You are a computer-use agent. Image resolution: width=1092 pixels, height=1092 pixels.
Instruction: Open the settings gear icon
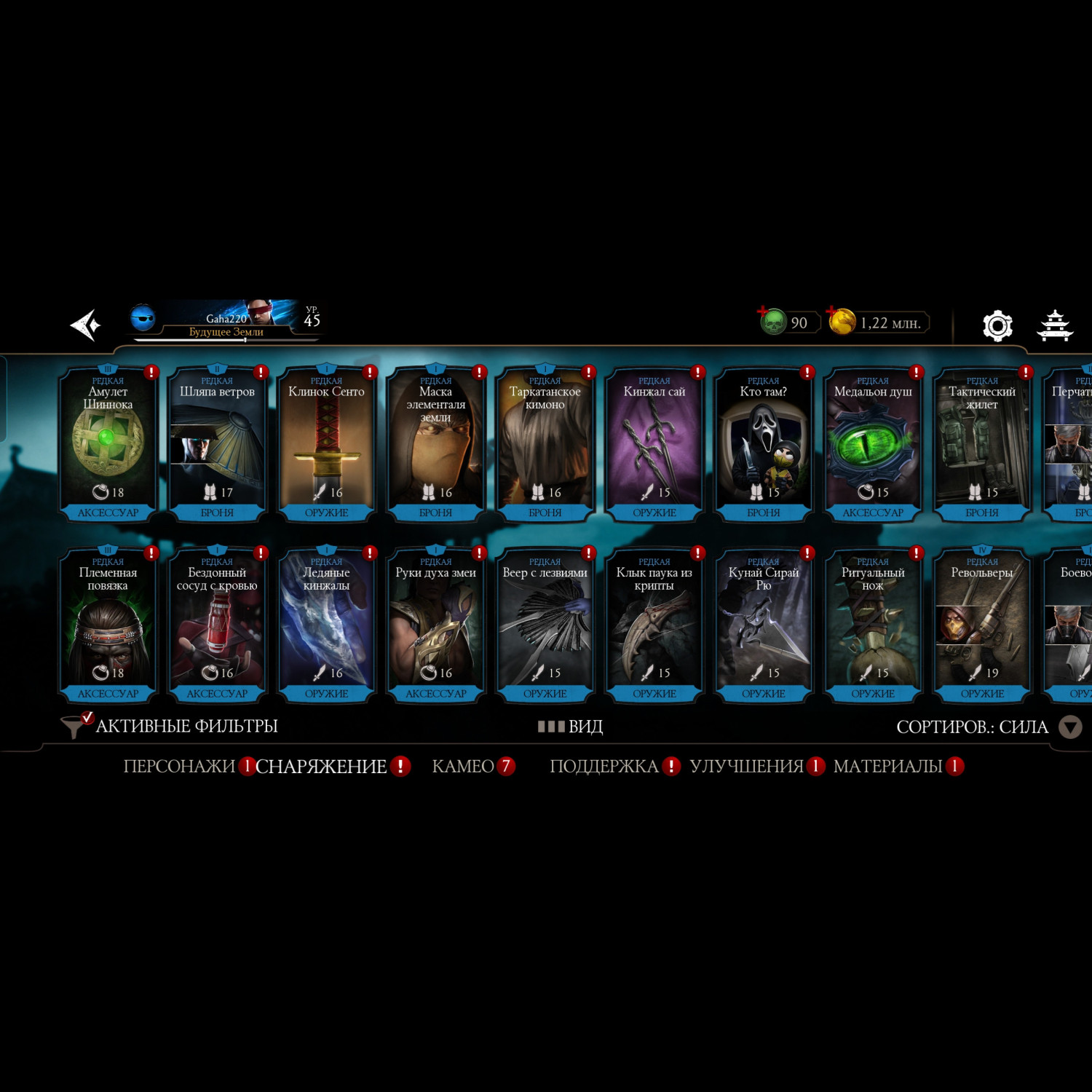pos(997,325)
